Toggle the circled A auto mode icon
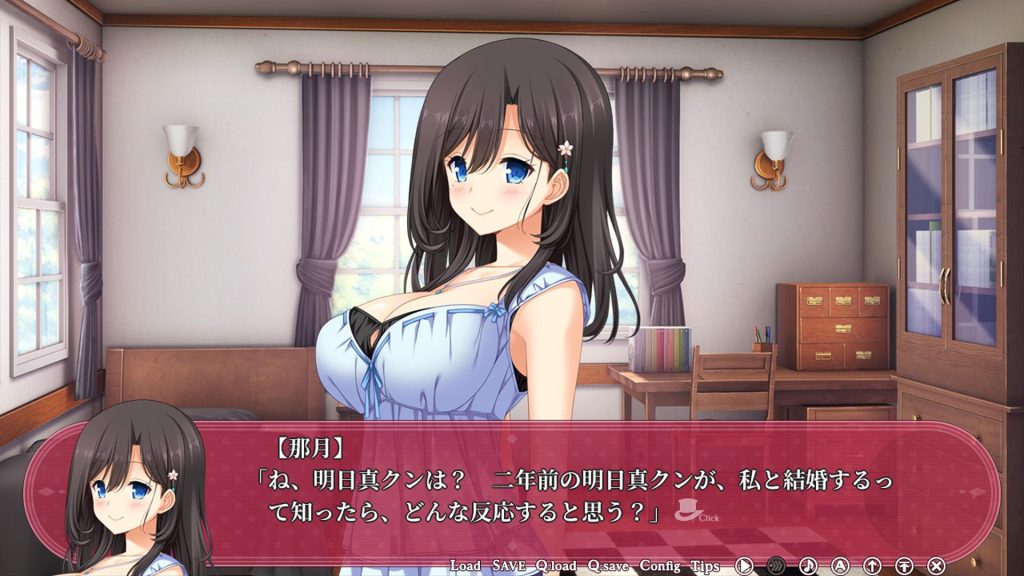 coord(840,566)
